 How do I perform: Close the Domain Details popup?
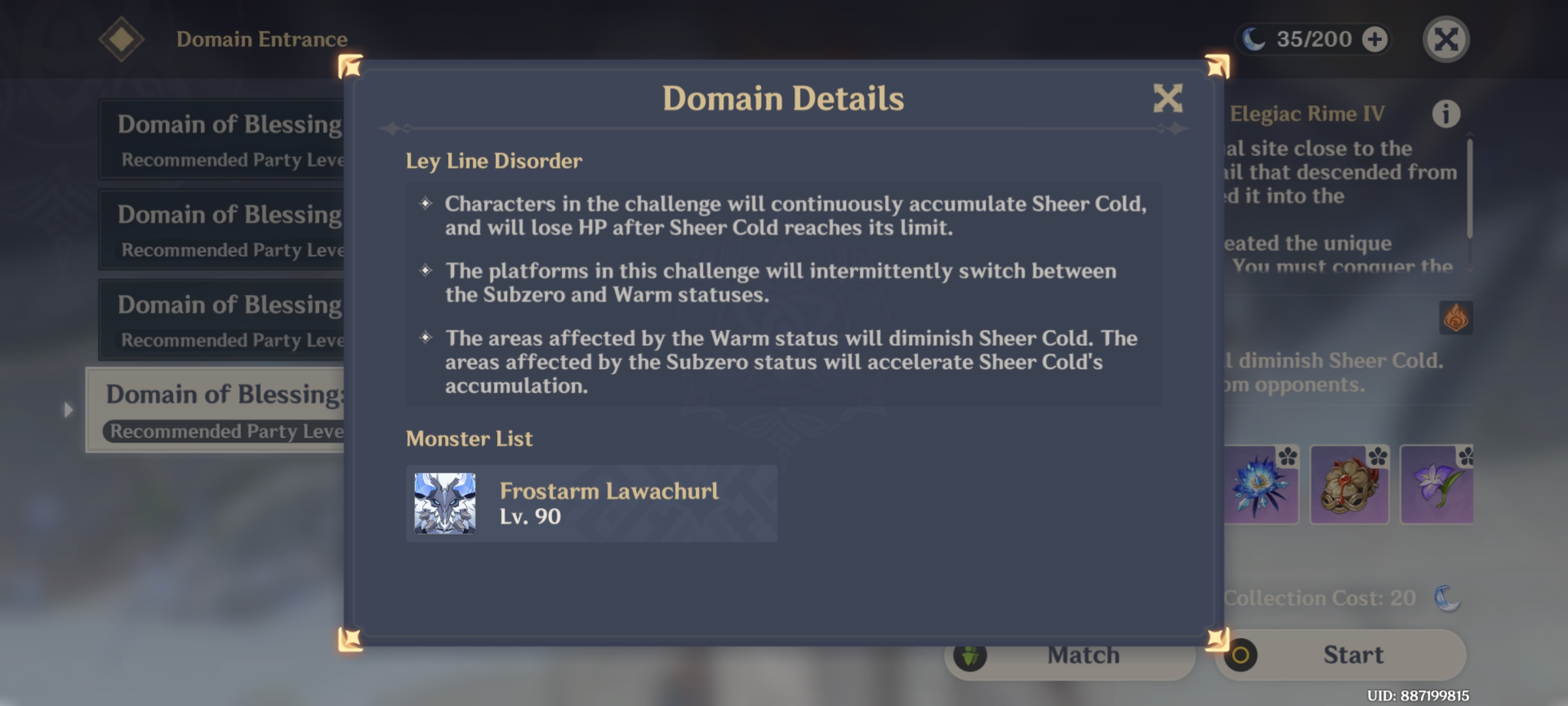1168,98
